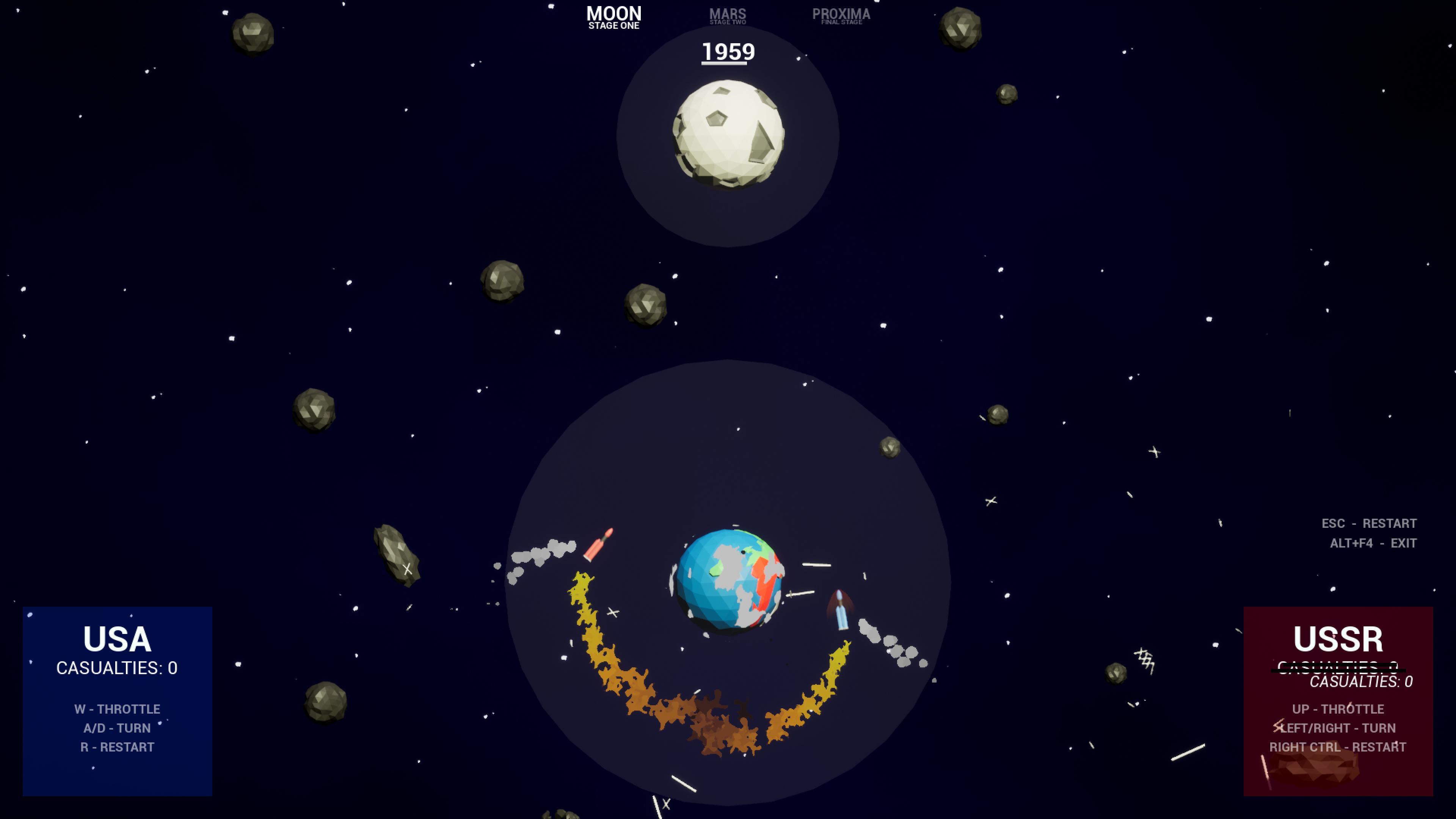
Task: Select the Moon stage one label
Action: click(x=614, y=17)
